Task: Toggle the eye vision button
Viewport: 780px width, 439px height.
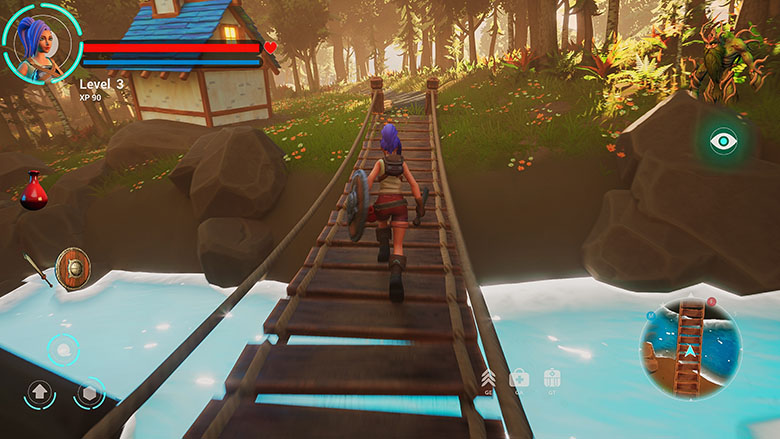Action: (723, 141)
